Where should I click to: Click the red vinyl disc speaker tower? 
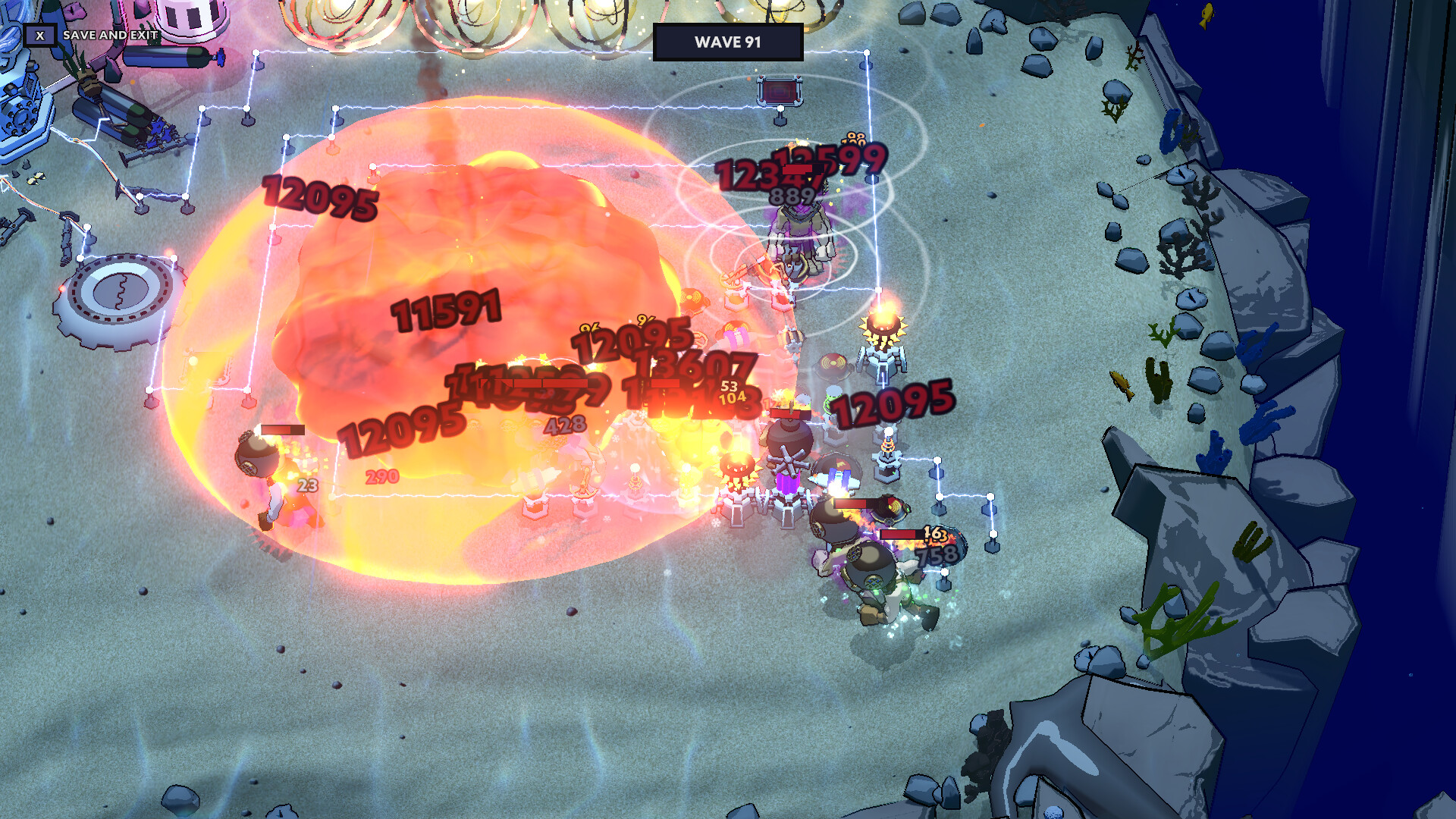[833, 362]
